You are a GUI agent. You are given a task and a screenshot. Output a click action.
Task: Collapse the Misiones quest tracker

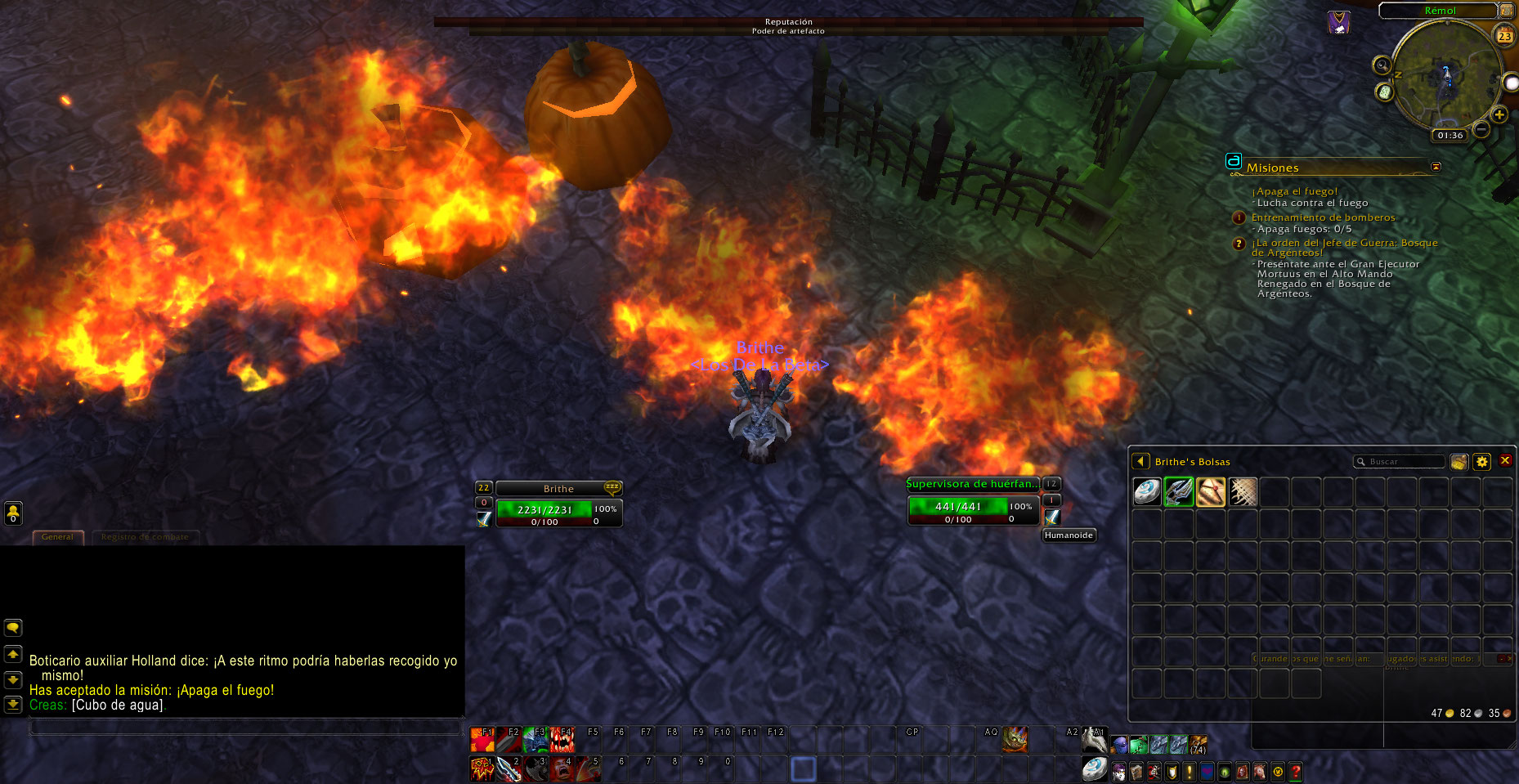(x=1436, y=167)
